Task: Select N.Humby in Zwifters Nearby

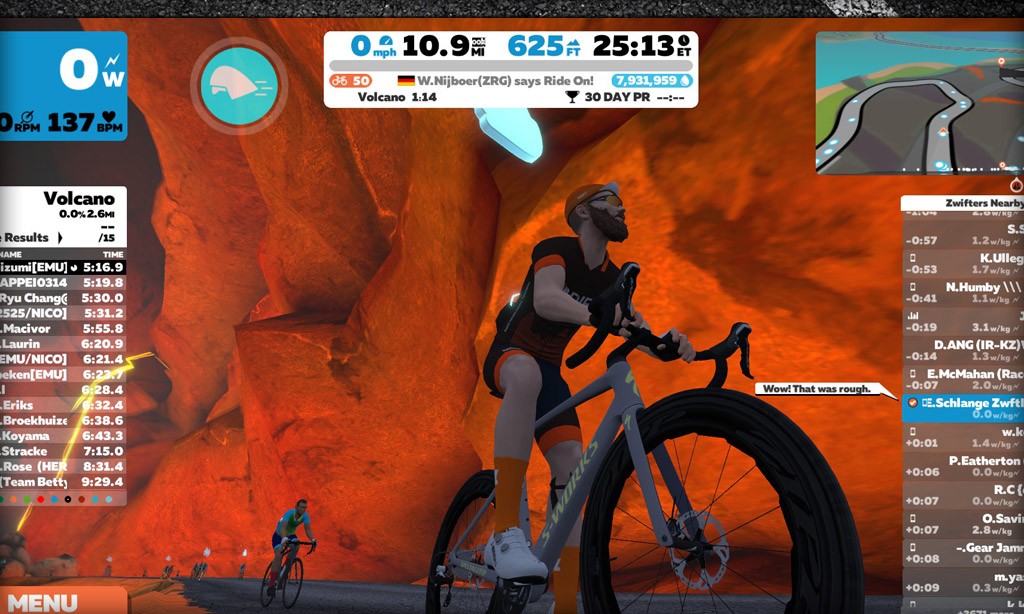Action: click(x=963, y=292)
